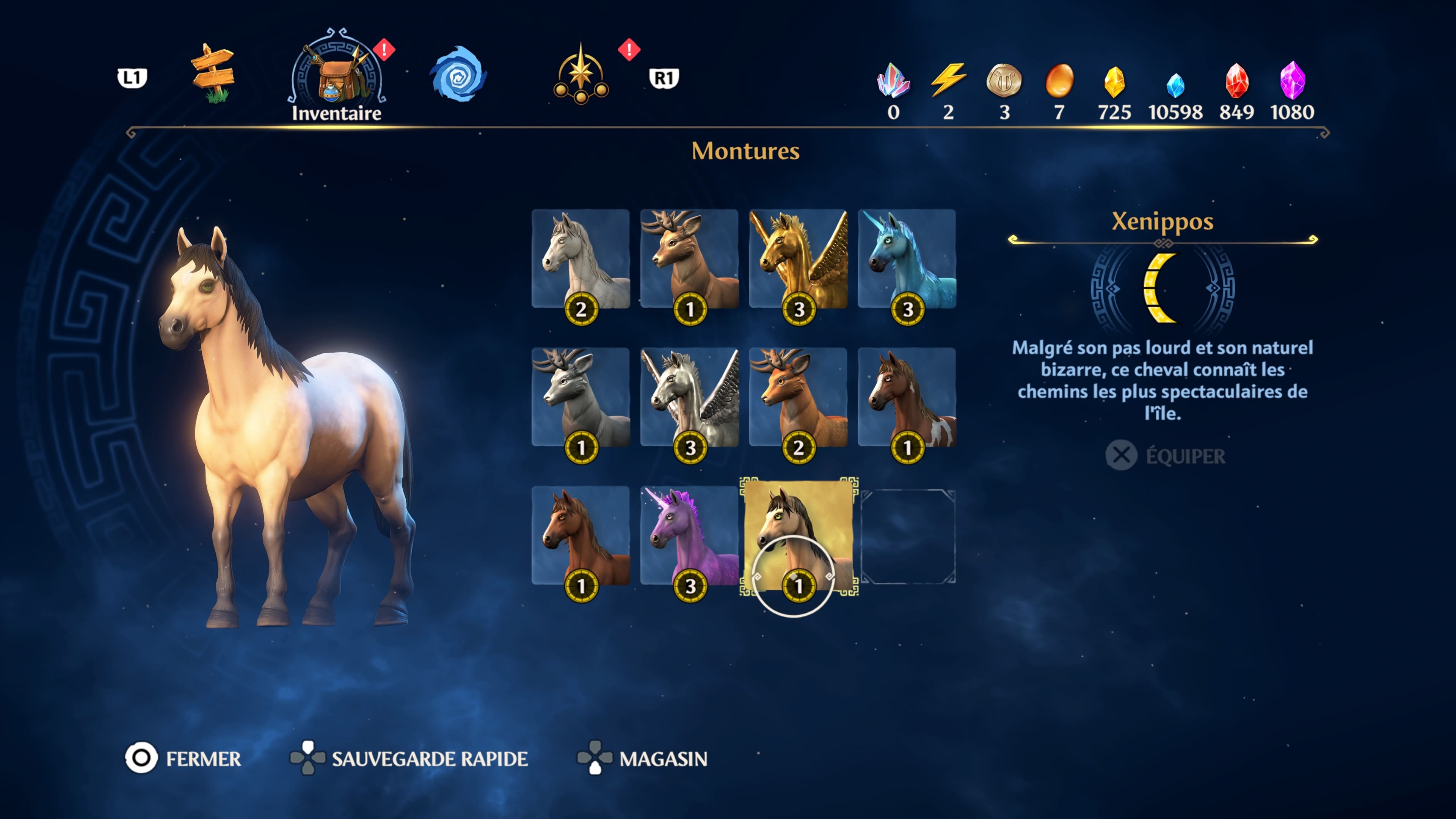The height and width of the screenshot is (819, 1456).
Task: Choose the golden winged Pegasus mount
Action: click(x=797, y=259)
